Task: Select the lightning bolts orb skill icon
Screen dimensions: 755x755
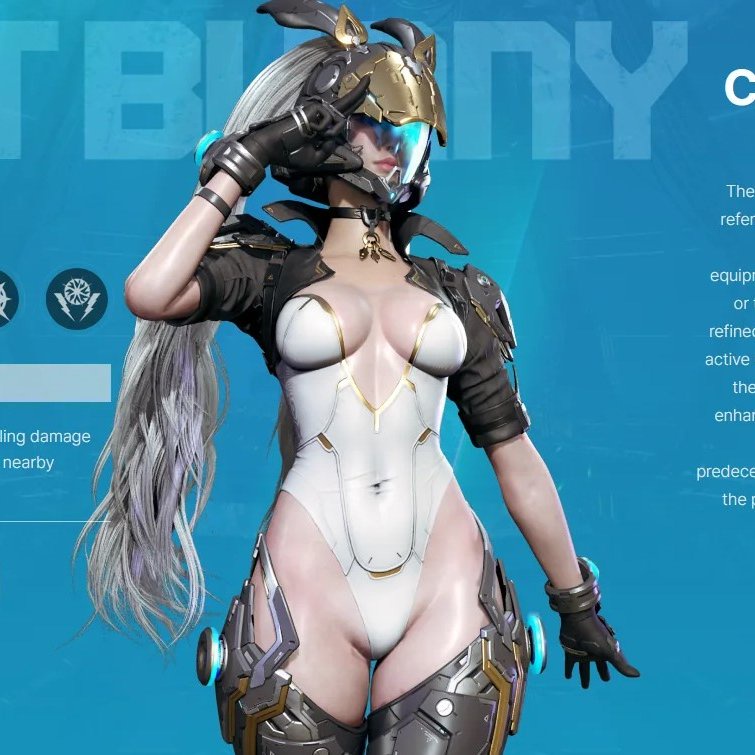Action: 77,298
